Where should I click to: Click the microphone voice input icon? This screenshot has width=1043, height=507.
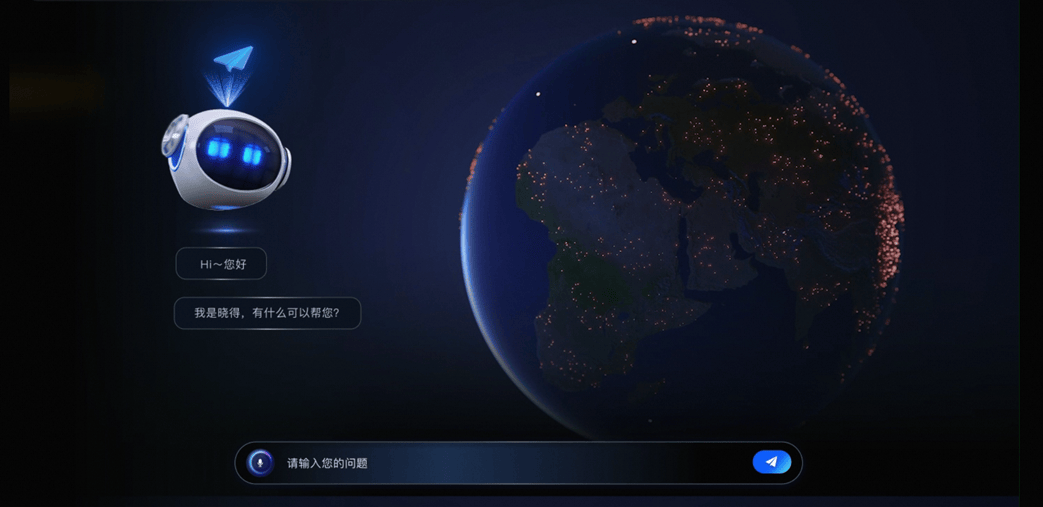[x=260, y=463]
